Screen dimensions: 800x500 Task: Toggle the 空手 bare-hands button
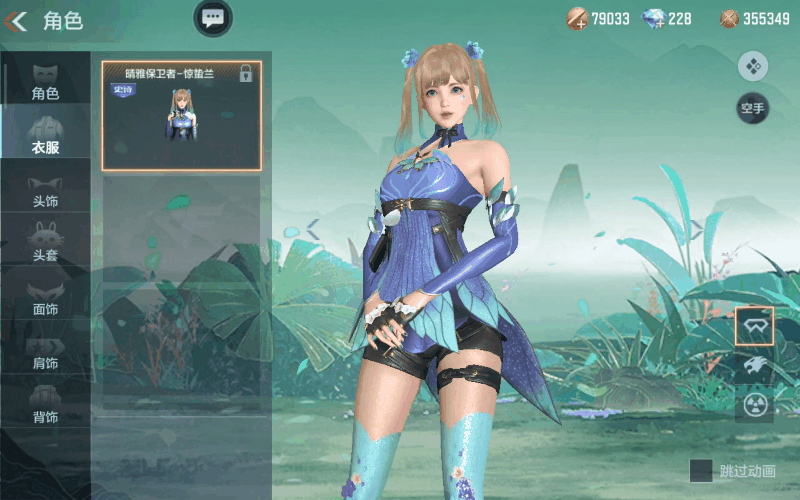click(x=752, y=108)
